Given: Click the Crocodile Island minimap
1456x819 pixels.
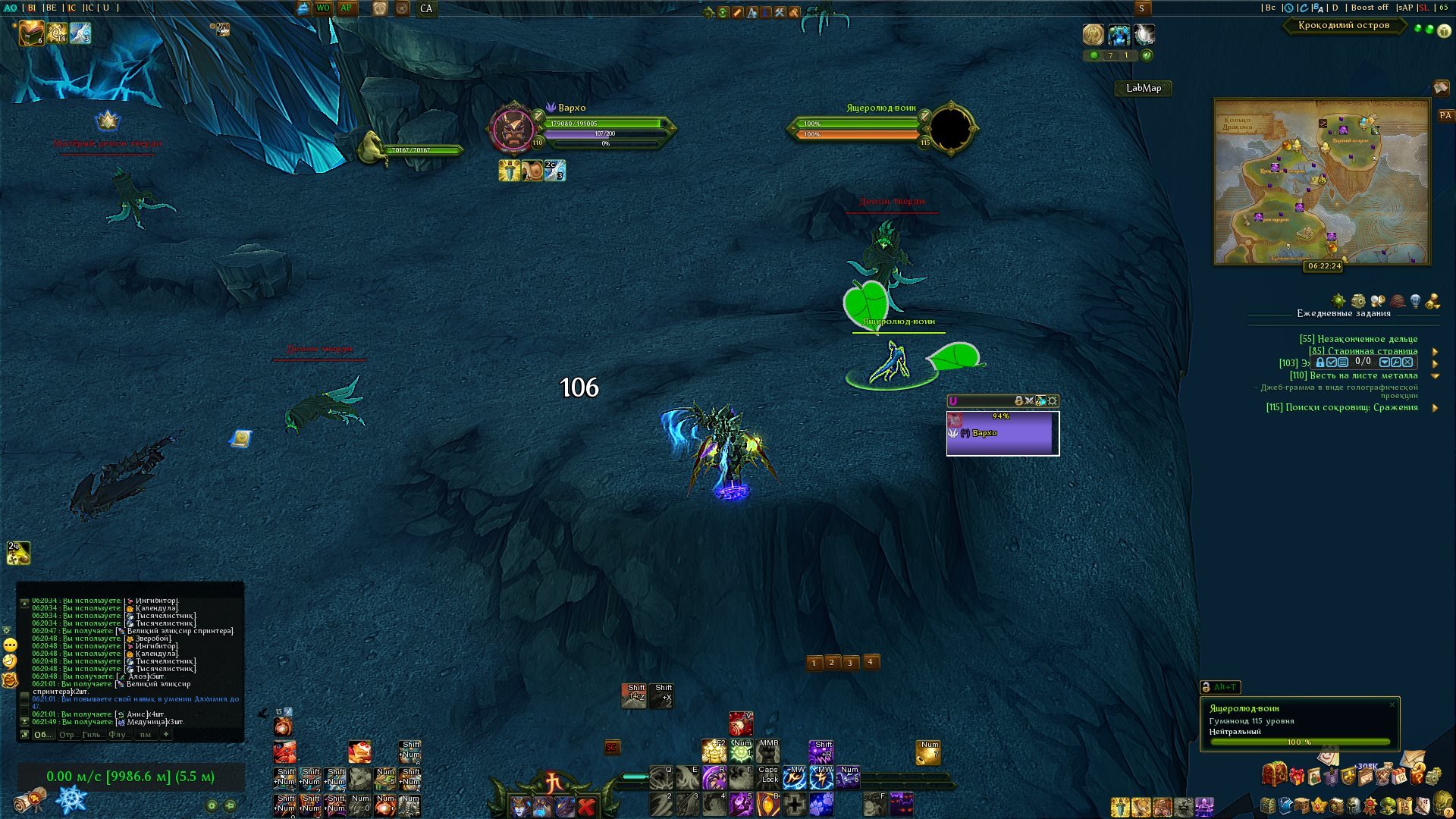Looking at the screenshot, I should coord(1321,182).
